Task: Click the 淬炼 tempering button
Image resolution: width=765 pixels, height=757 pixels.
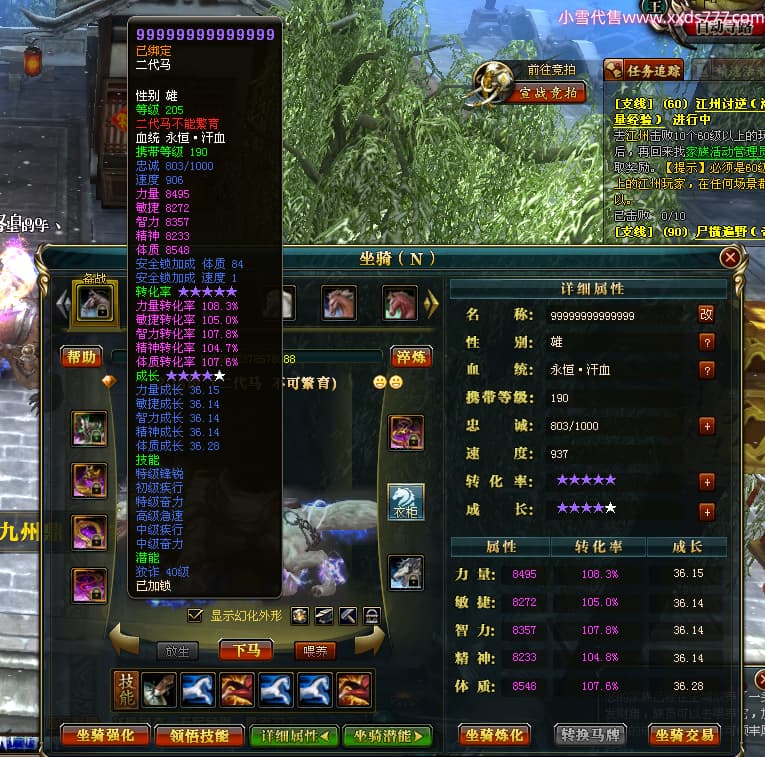Action: 410,357
